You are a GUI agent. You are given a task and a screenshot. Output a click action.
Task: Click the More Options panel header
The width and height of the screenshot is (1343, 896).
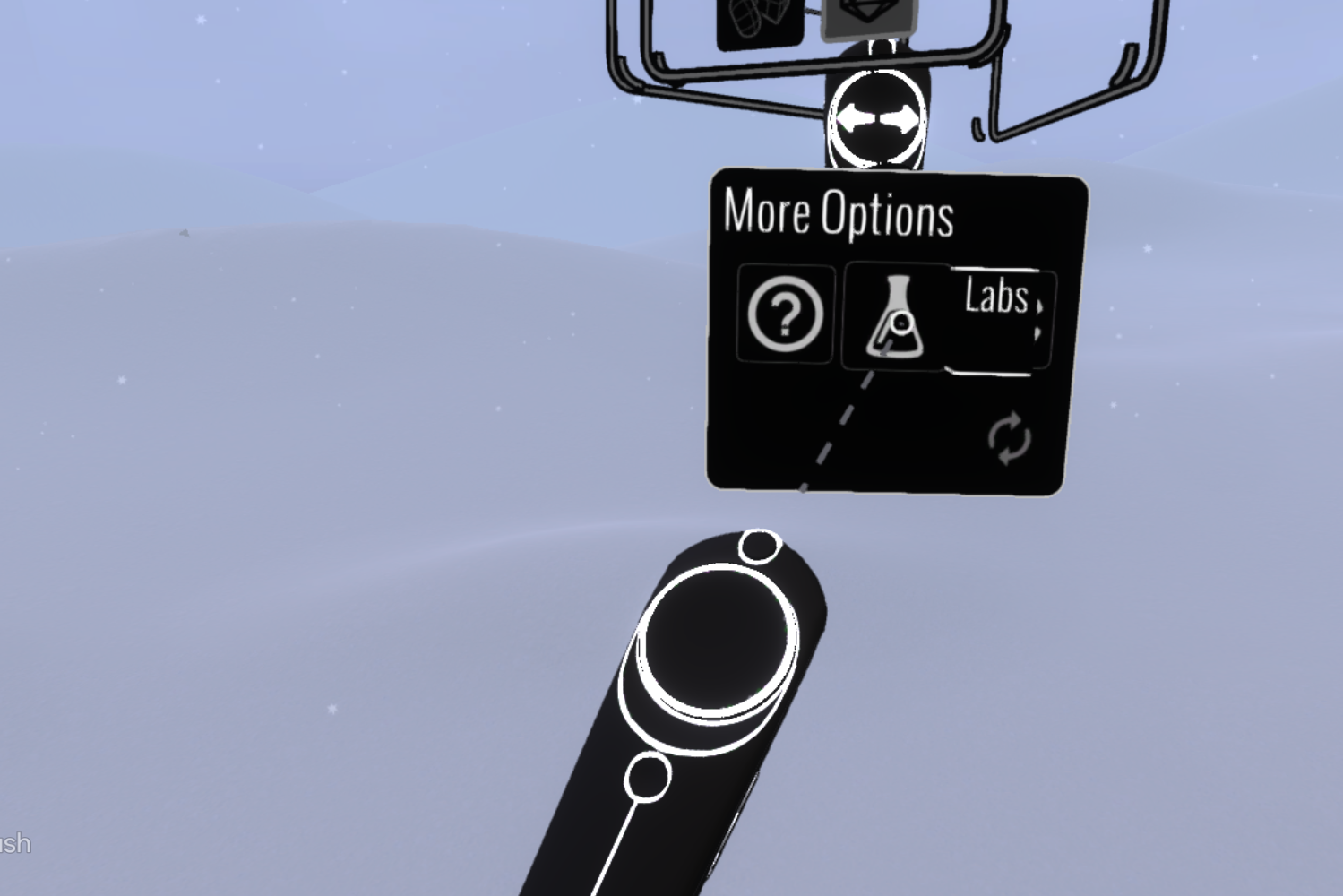[x=839, y=214]
